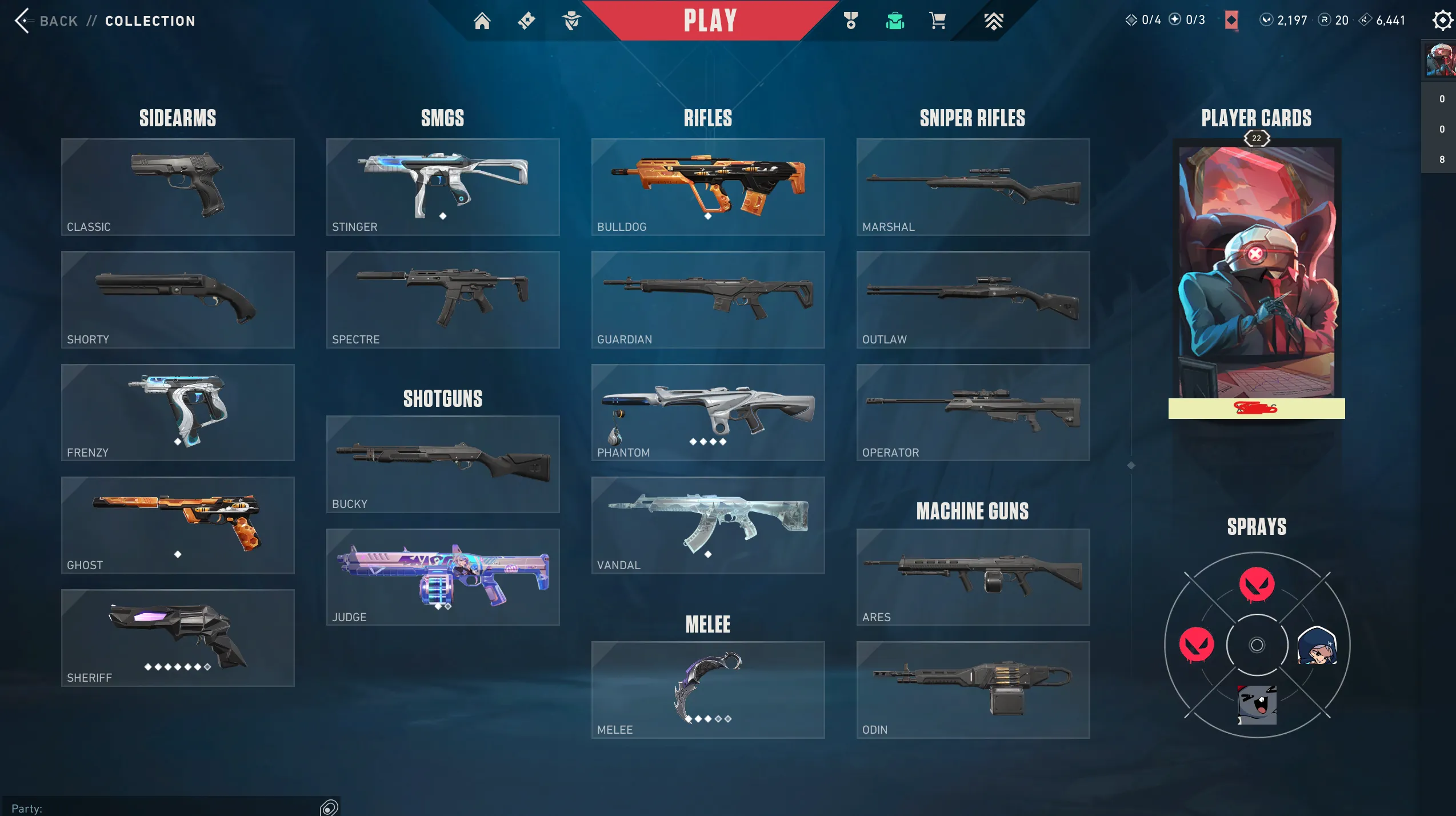Open the Store cart icon
The width and height of the screenshot is (1456, 816).
coord(939,21)
